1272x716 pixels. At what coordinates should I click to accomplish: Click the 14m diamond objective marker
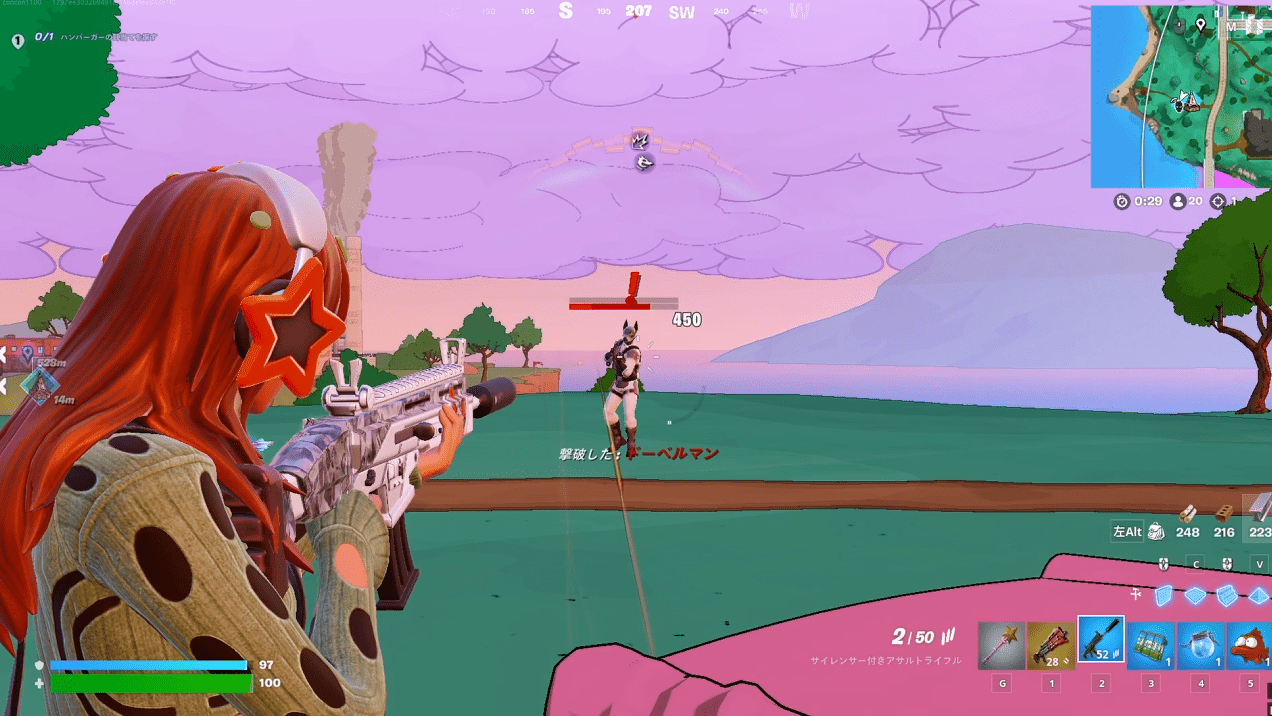[x=39, y=384]
